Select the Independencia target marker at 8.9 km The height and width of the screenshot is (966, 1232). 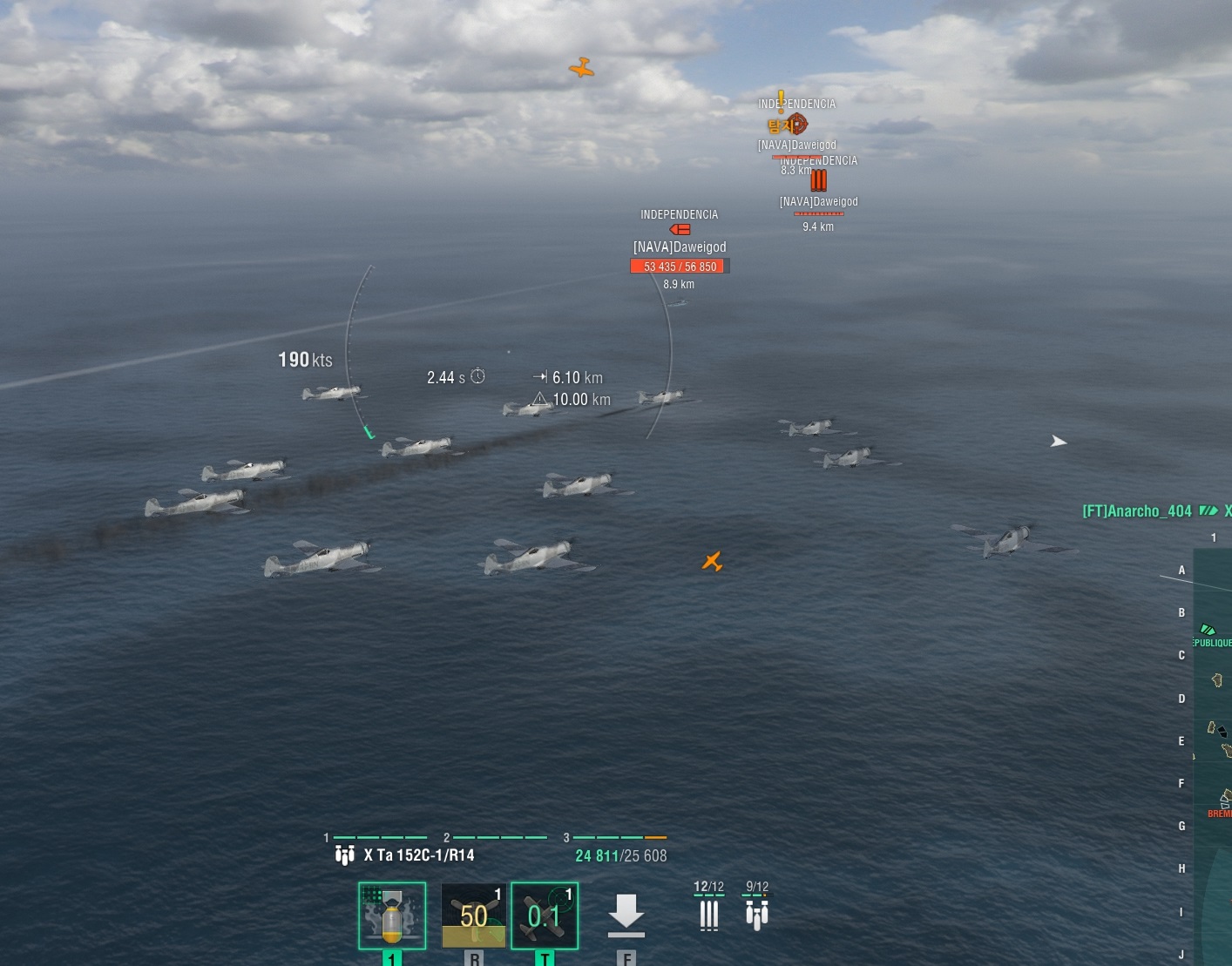point(680,230)
